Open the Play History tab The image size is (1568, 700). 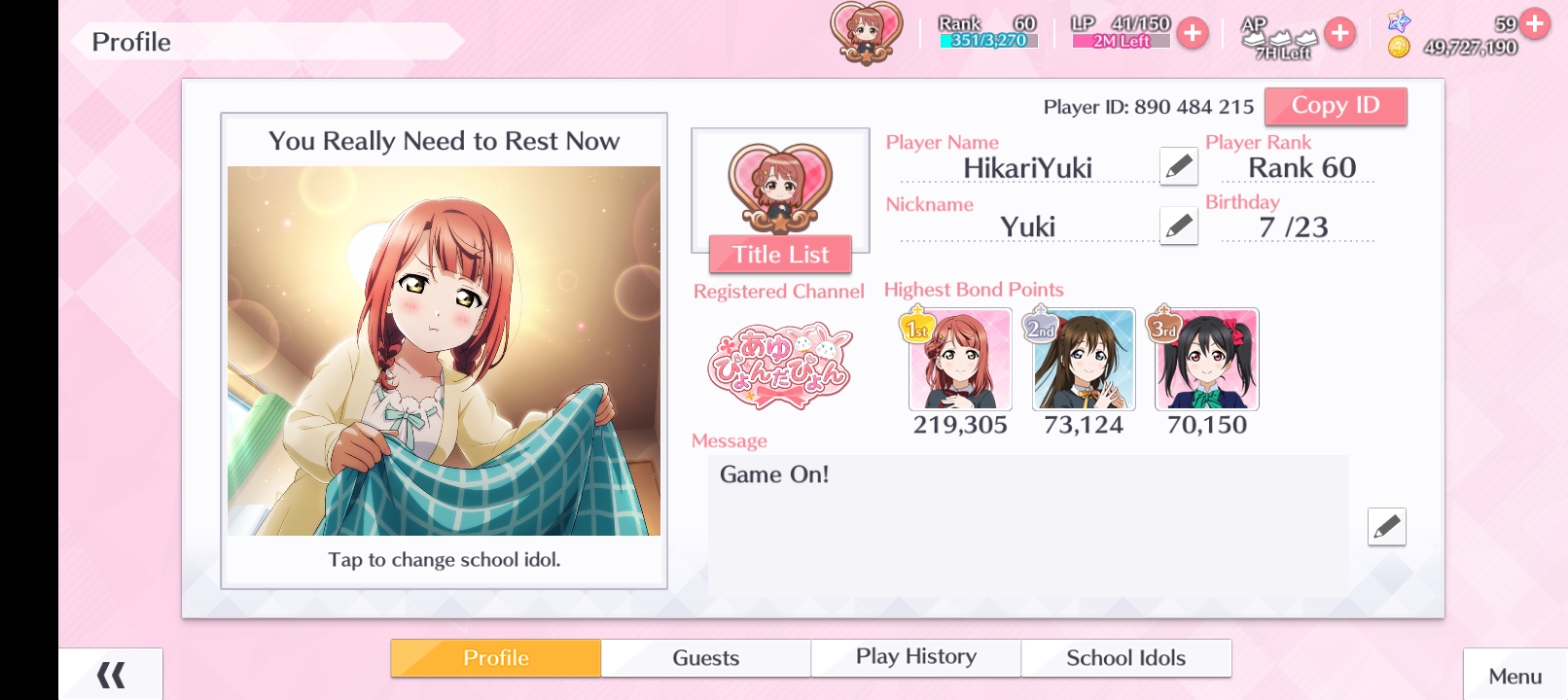click(x=915, y=658)
